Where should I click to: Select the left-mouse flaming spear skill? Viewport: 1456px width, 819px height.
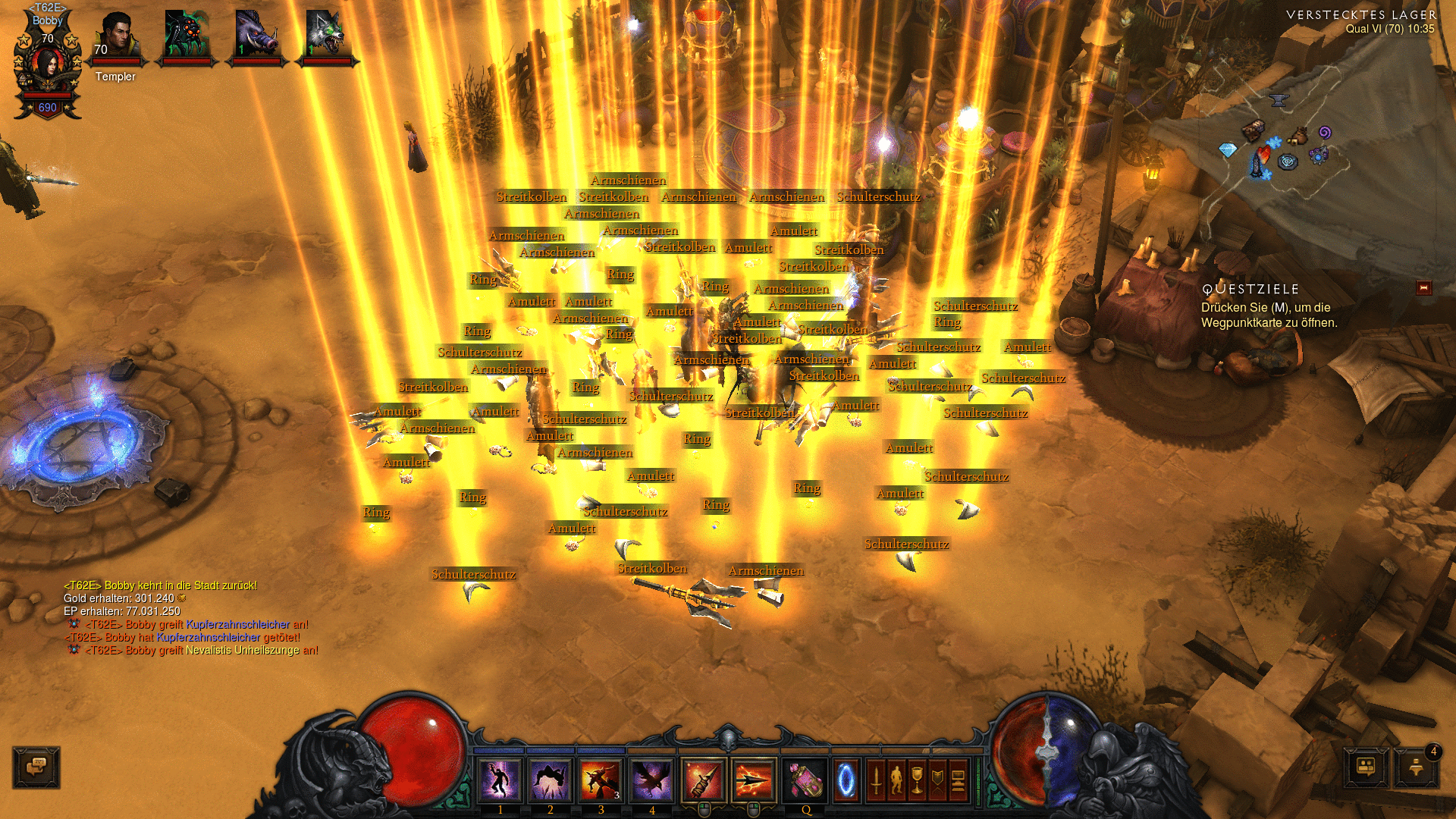pos(703,780)
